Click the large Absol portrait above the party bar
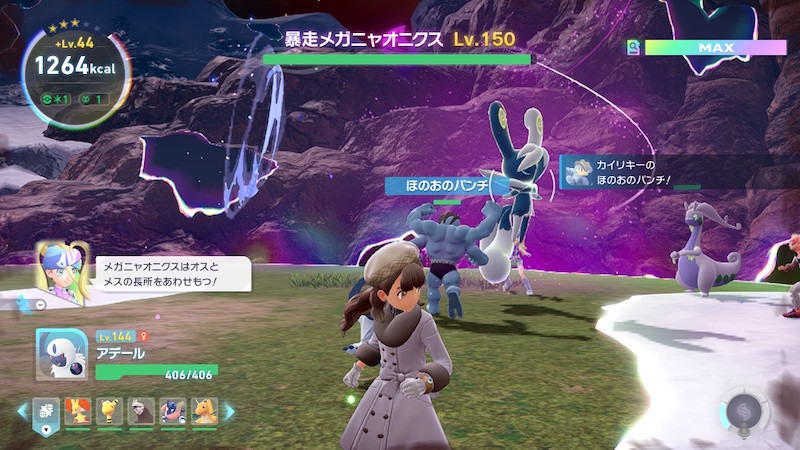Image resolution: width=800 pixels, height=450 pixels. [x=61, y=354]
